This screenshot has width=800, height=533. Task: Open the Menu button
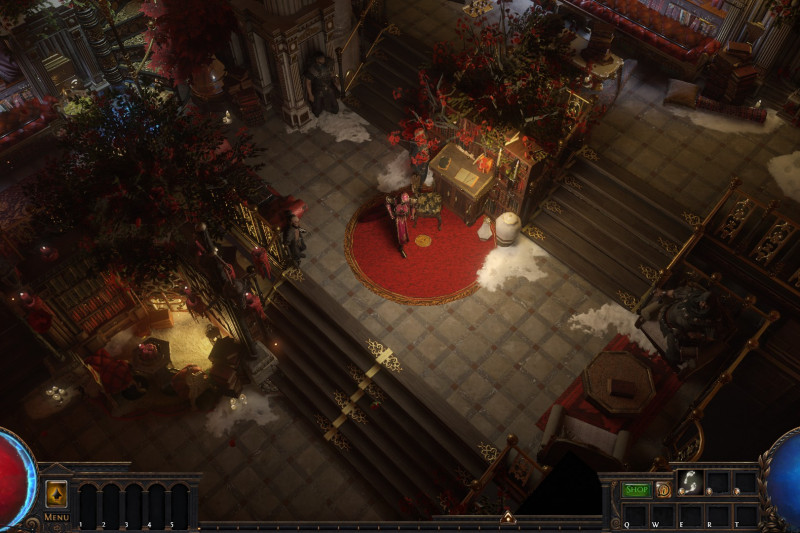click(x=56, y=517)
